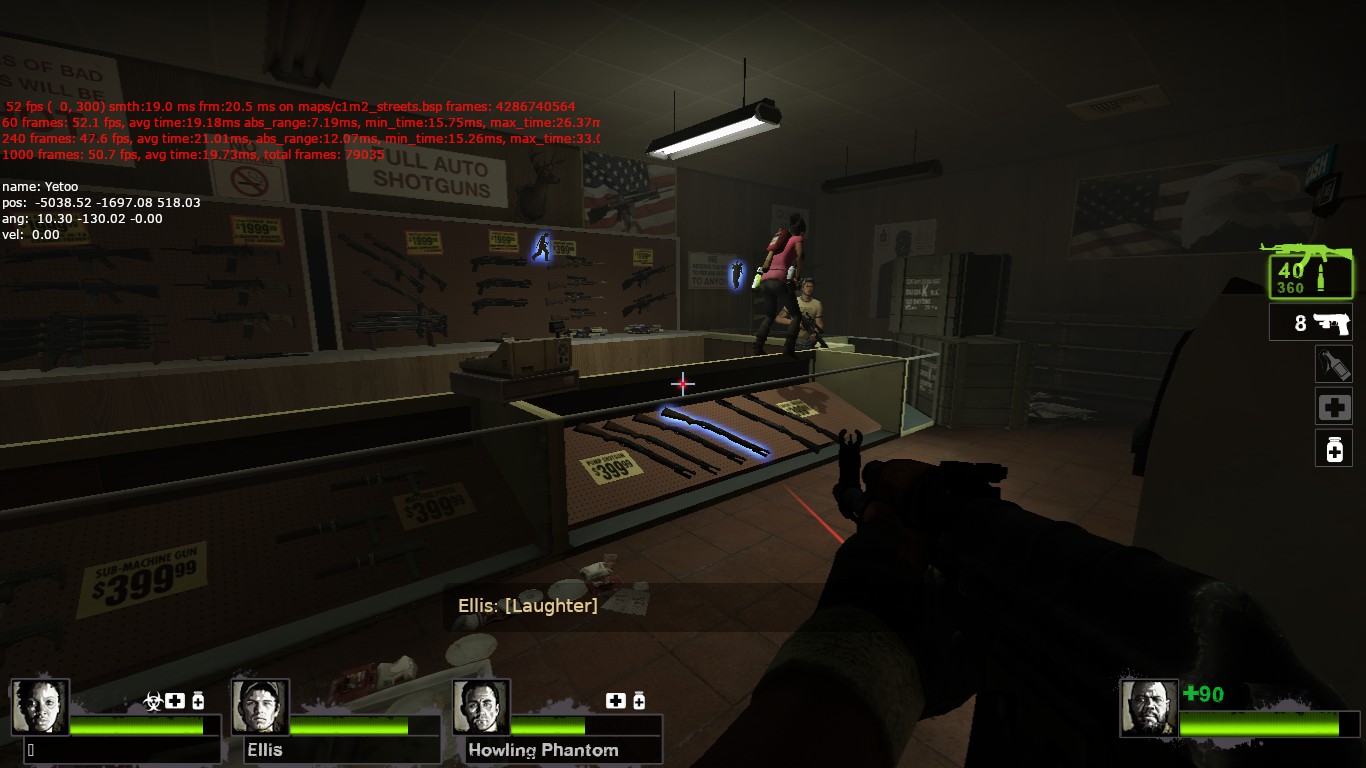Screen dimensions: 1366x768
Task: Click Rochelle's portrait in the bottom left
Action: click(x=41, y=707)
